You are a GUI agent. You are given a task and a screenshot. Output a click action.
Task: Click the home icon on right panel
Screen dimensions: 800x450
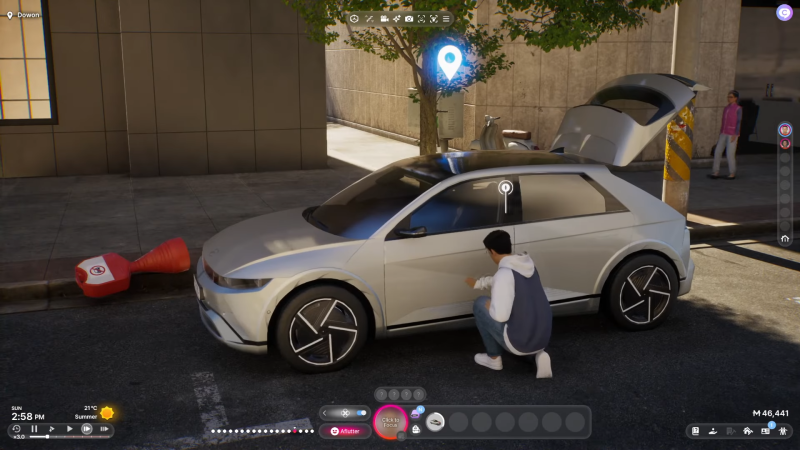(x=785, y=239)
